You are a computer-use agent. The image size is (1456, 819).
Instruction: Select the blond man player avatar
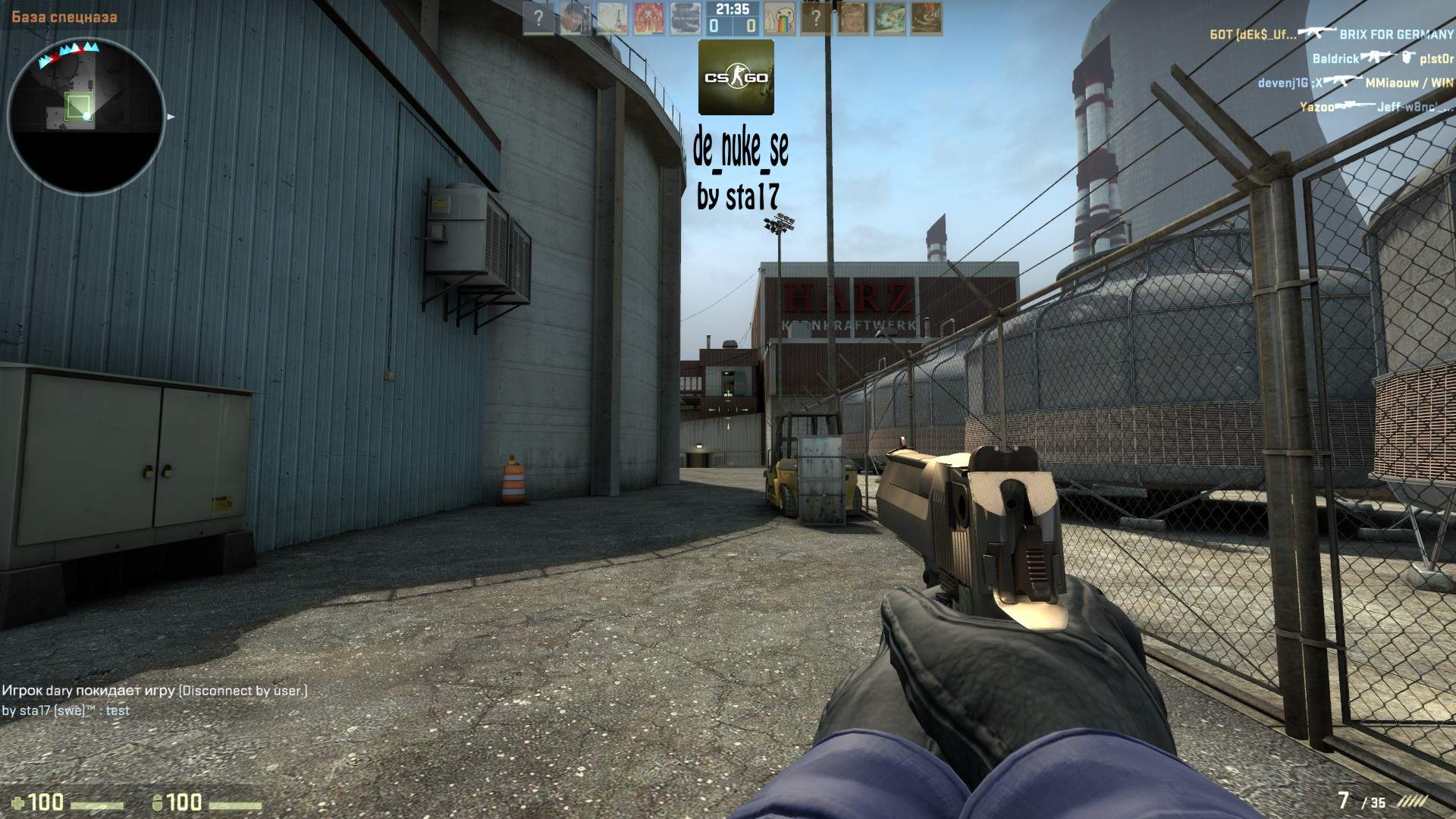(x=852, y=18)
